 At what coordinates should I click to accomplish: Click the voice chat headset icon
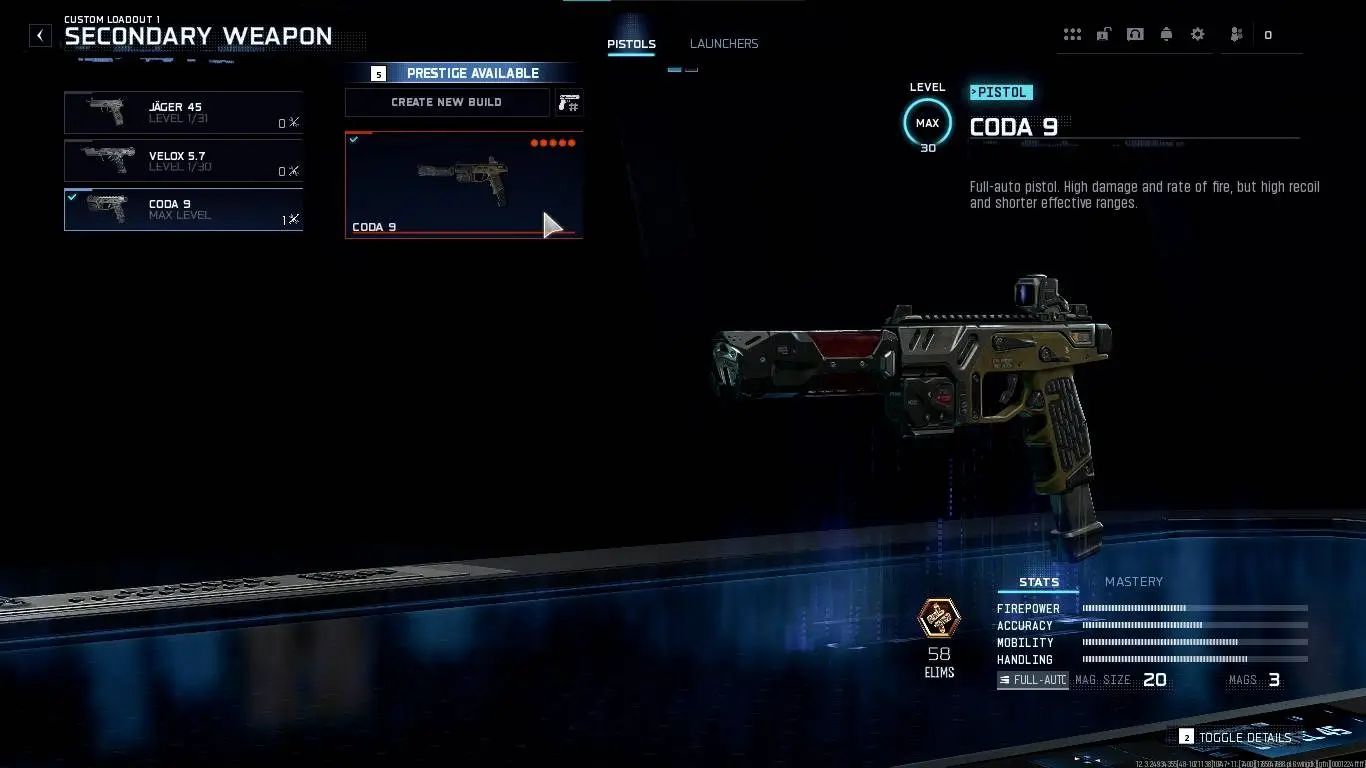click(x=1135, y=34)
